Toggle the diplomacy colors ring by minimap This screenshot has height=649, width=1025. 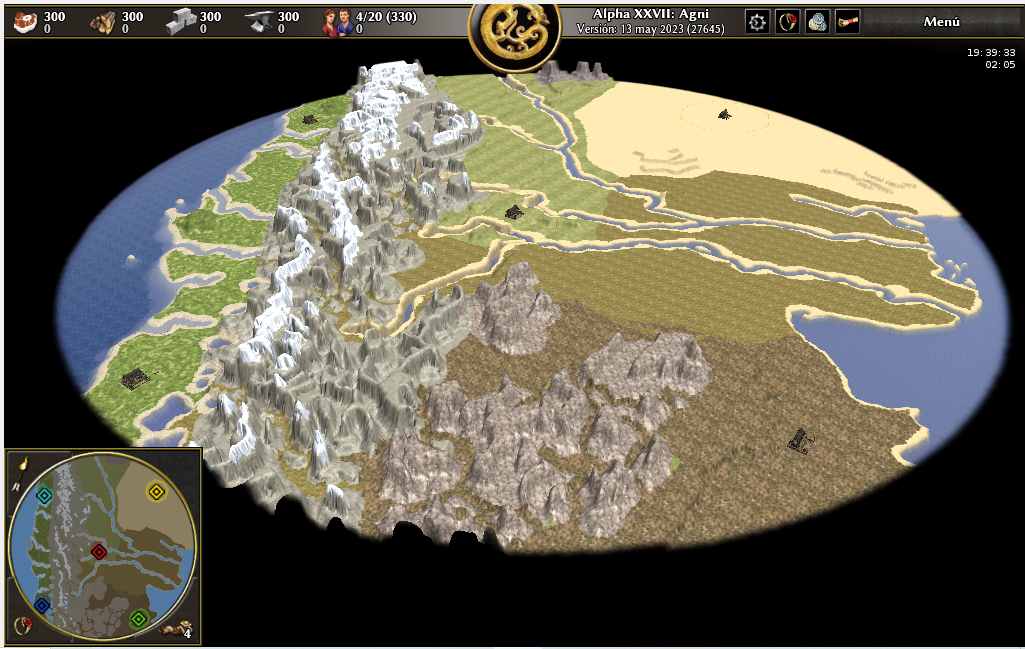tap(20, 626)
